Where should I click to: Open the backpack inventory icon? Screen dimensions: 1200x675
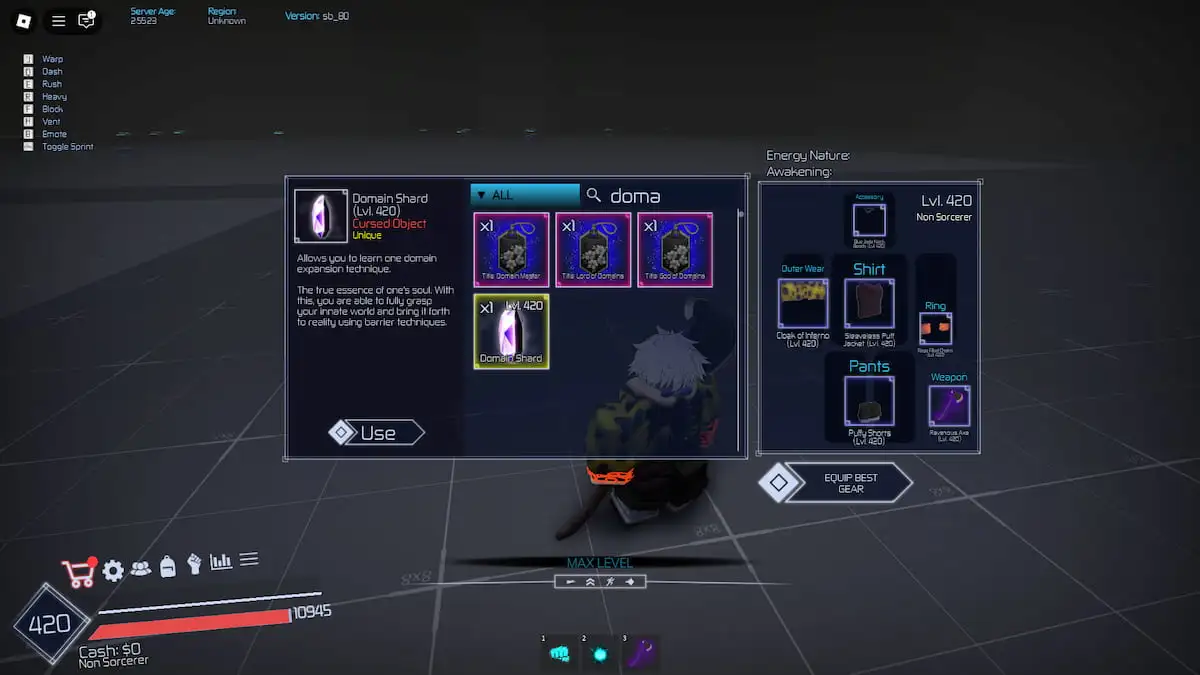(x=168, y=566)
